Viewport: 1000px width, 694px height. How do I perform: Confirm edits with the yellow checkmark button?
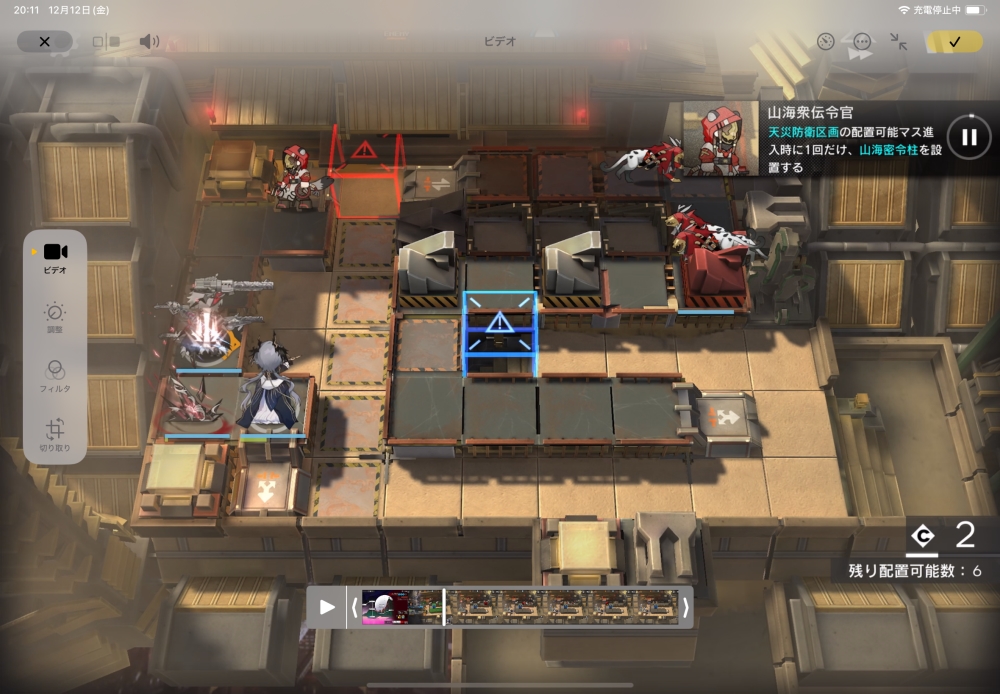pyautogui.click(x=954, y=41)
